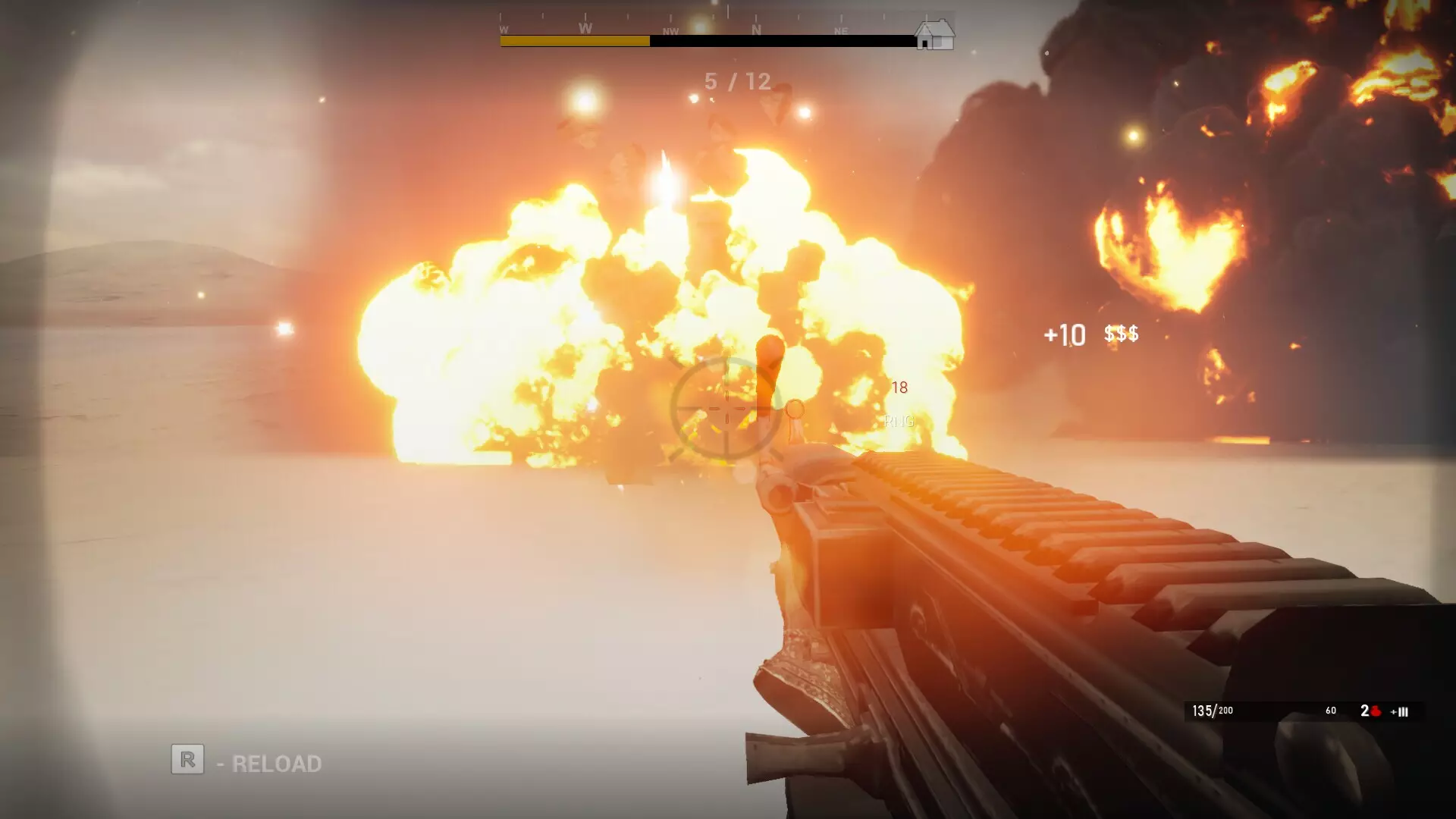The height and width of the screenshot is (819, 1456).
Task: Click the RNG 18 rangefinder readout
Action: click(x=899, y=402)
